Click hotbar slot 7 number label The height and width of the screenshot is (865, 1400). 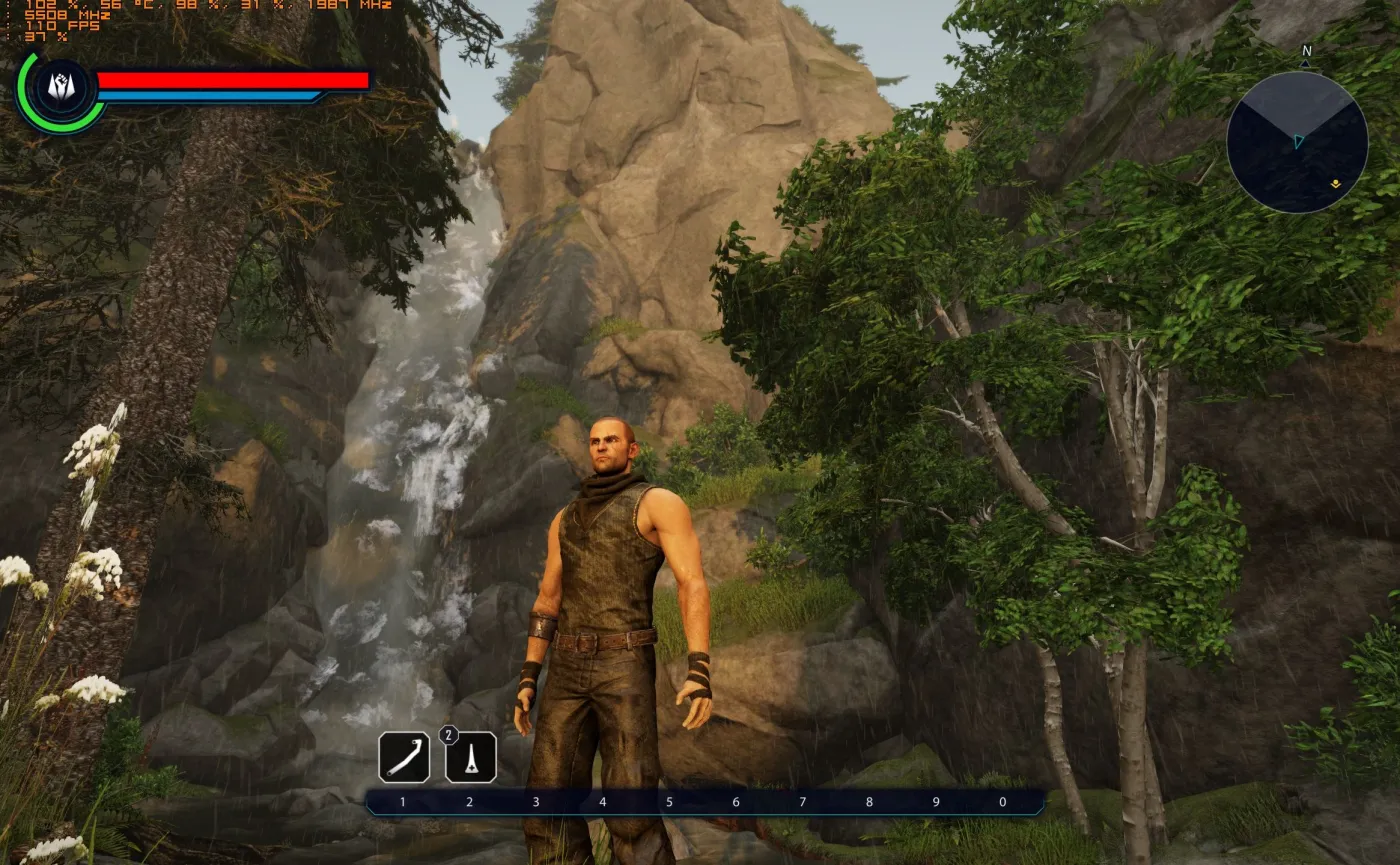pyautogui.click(x=801, y=801)
